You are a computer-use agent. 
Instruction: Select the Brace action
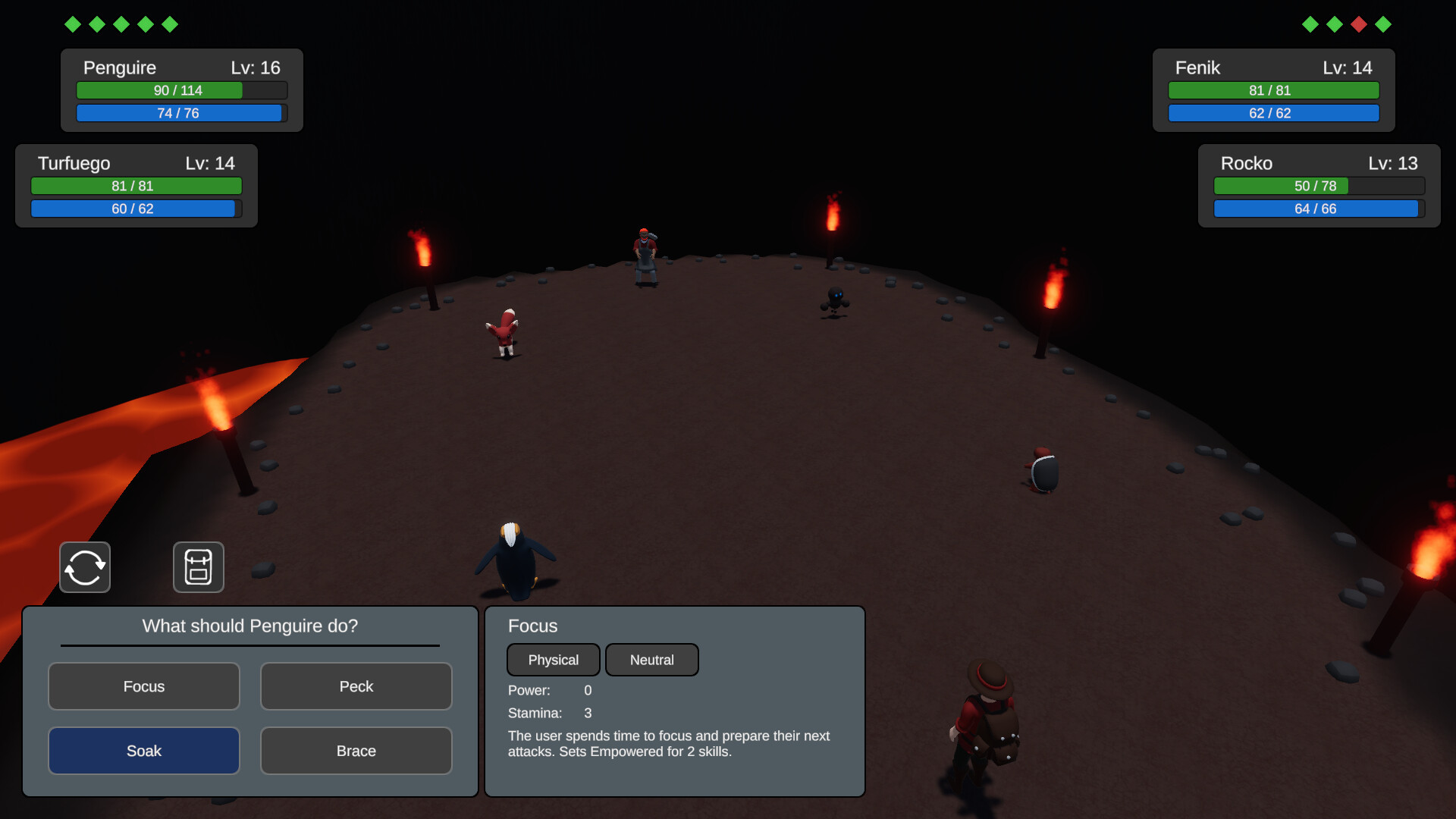(x=356, y=750)
